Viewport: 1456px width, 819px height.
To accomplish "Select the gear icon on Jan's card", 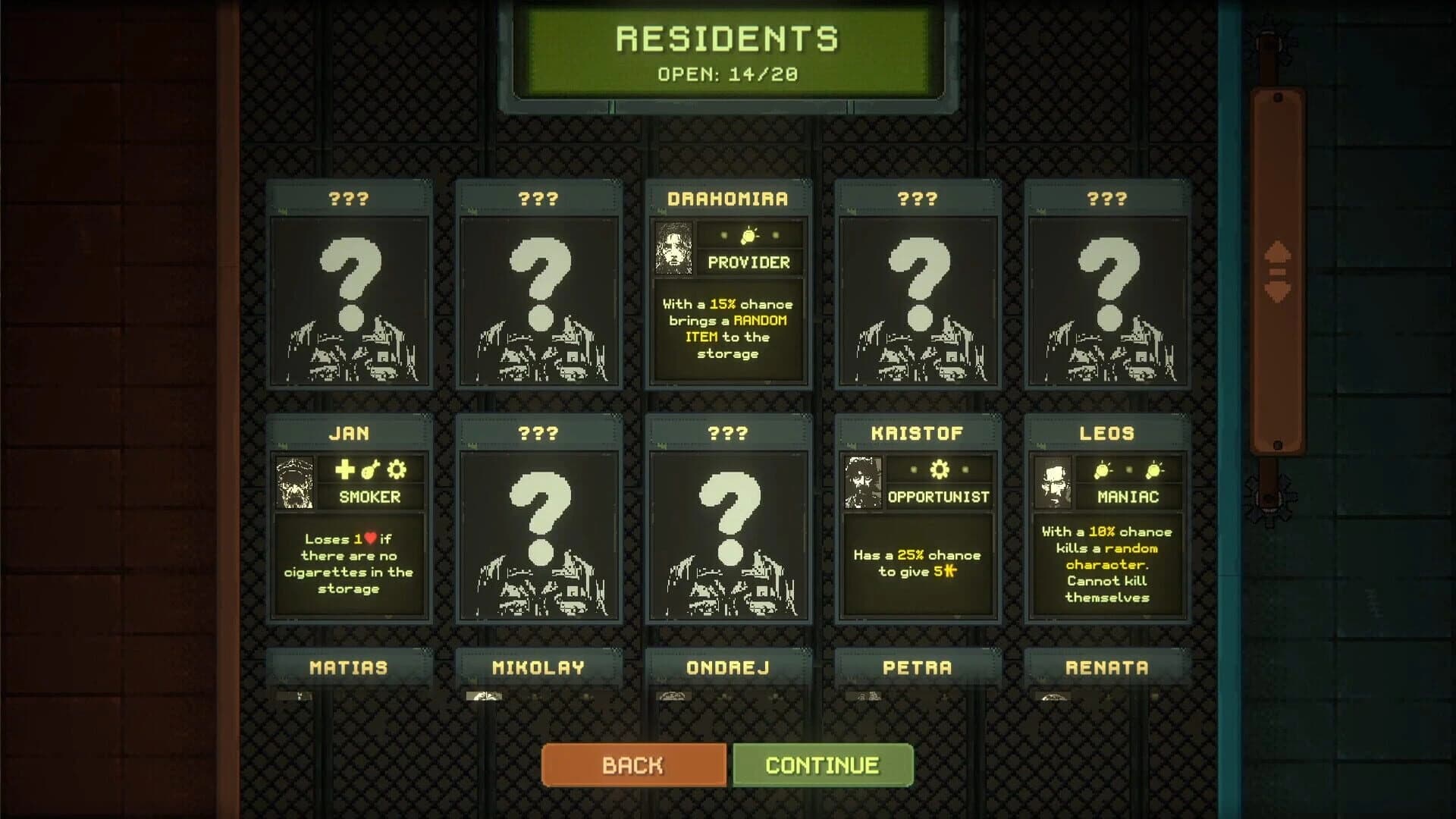I will point(397,470).
